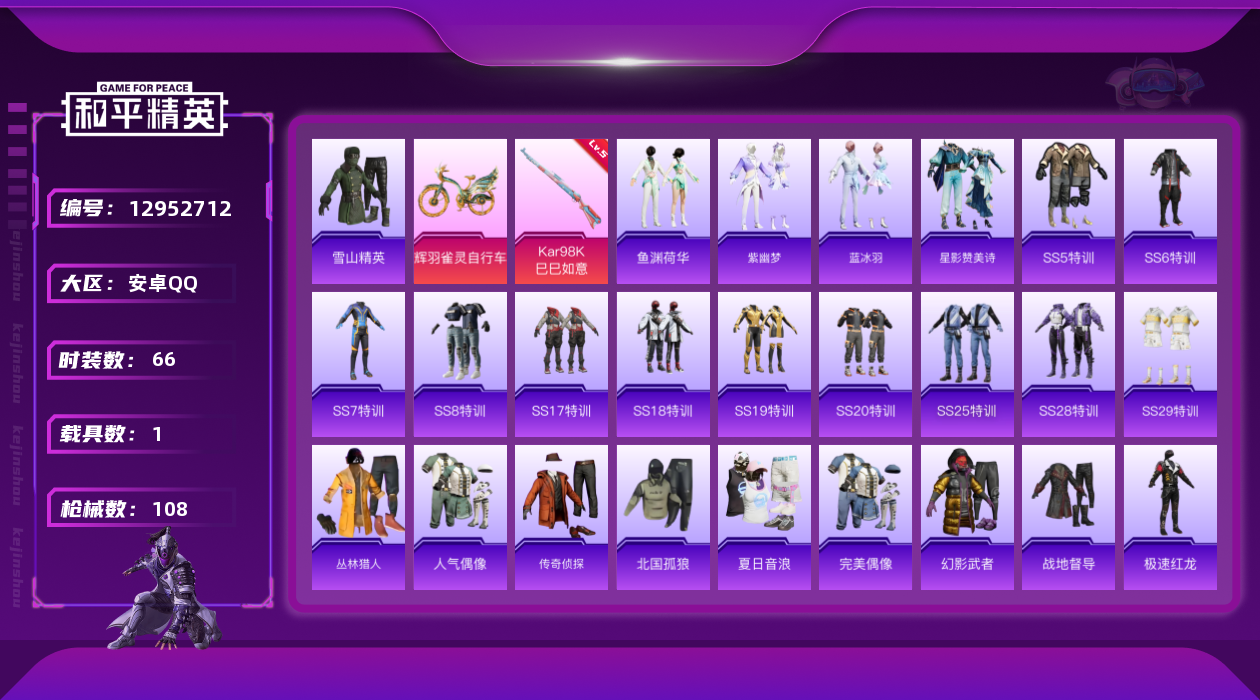This screenshot has height=700, width=1260.
Task: Select the 星影赞美诗 outfit tile
Action: (x=967, y=211)
